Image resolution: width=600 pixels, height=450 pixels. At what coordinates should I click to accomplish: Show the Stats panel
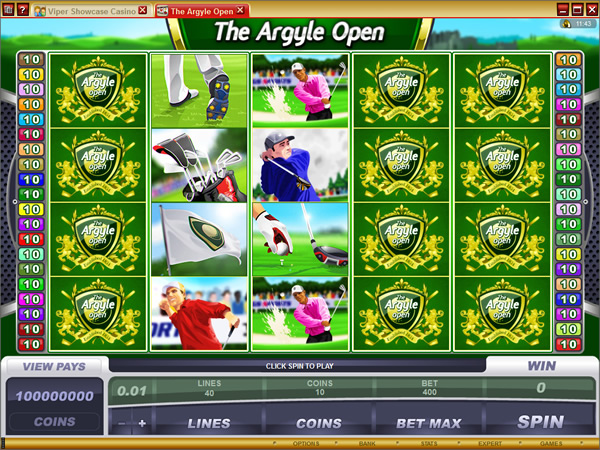pos(430,443)
